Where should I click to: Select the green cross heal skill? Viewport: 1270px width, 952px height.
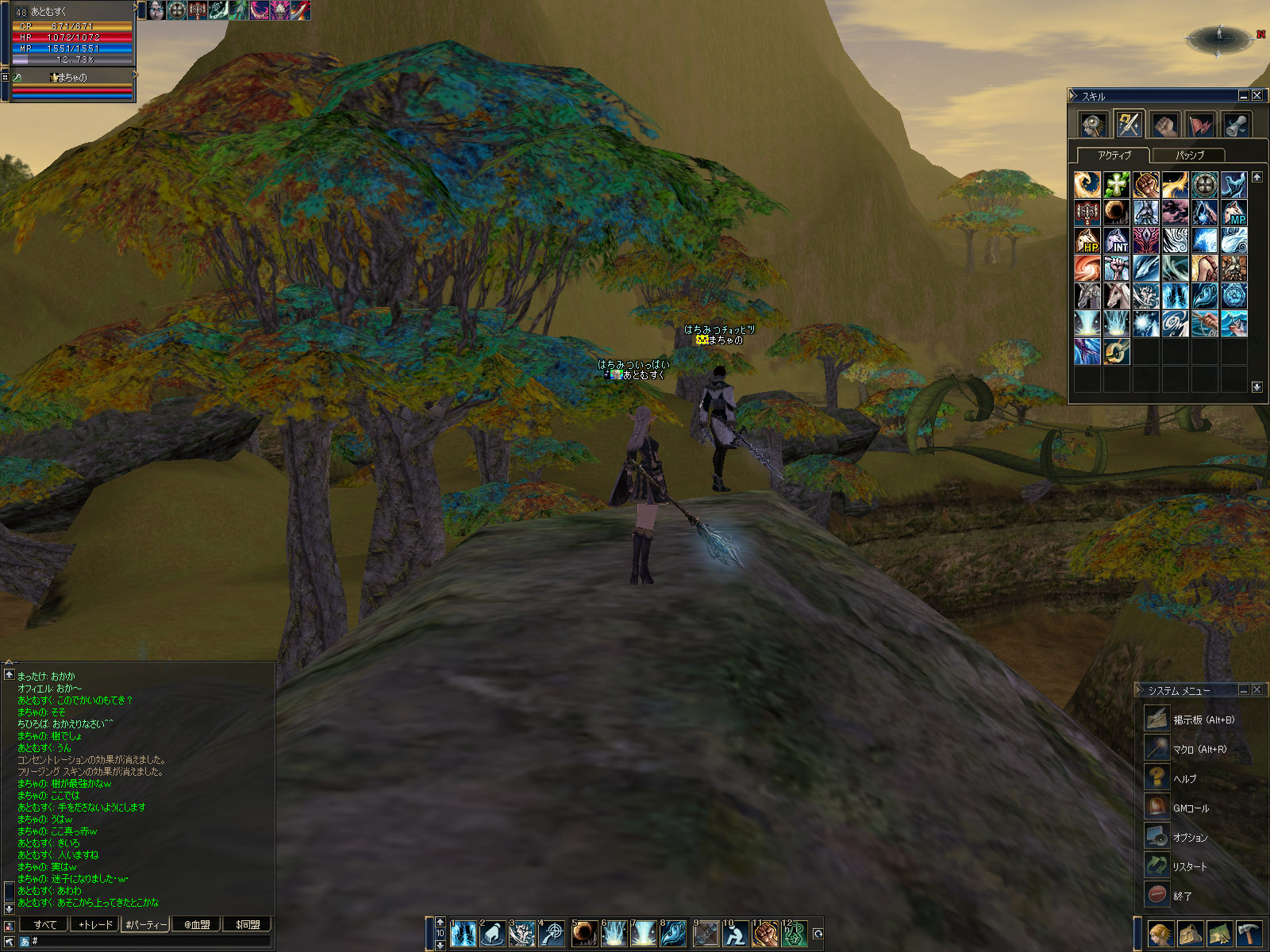pos(1117,185)
